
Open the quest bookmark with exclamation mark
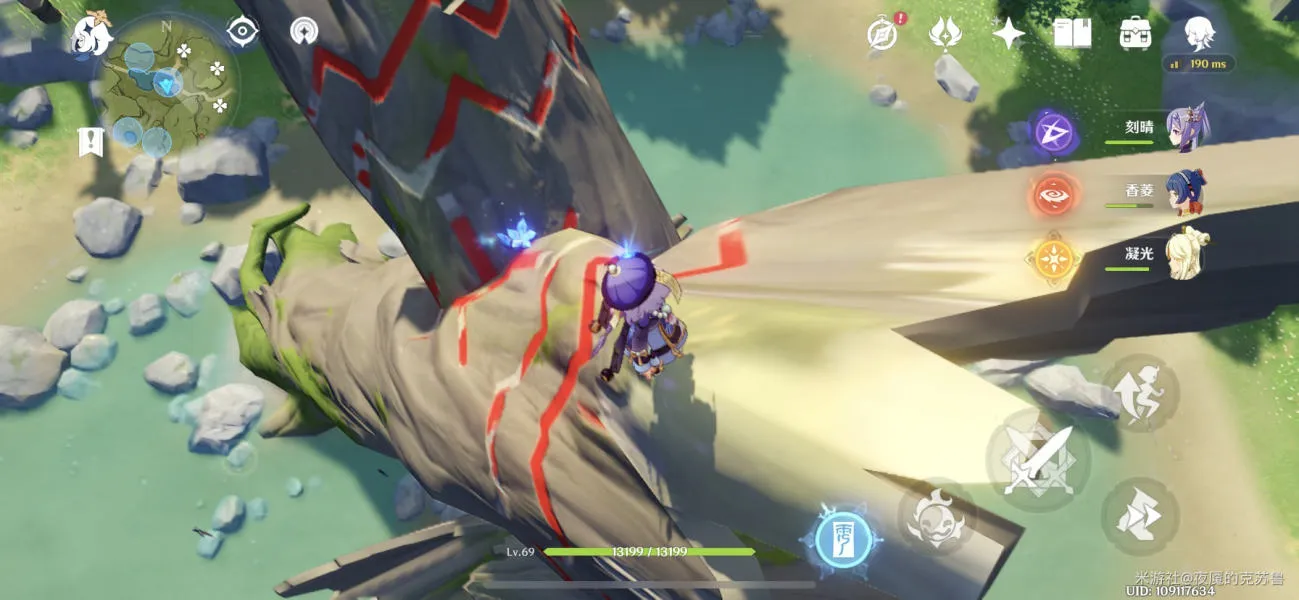coord(90,142)
